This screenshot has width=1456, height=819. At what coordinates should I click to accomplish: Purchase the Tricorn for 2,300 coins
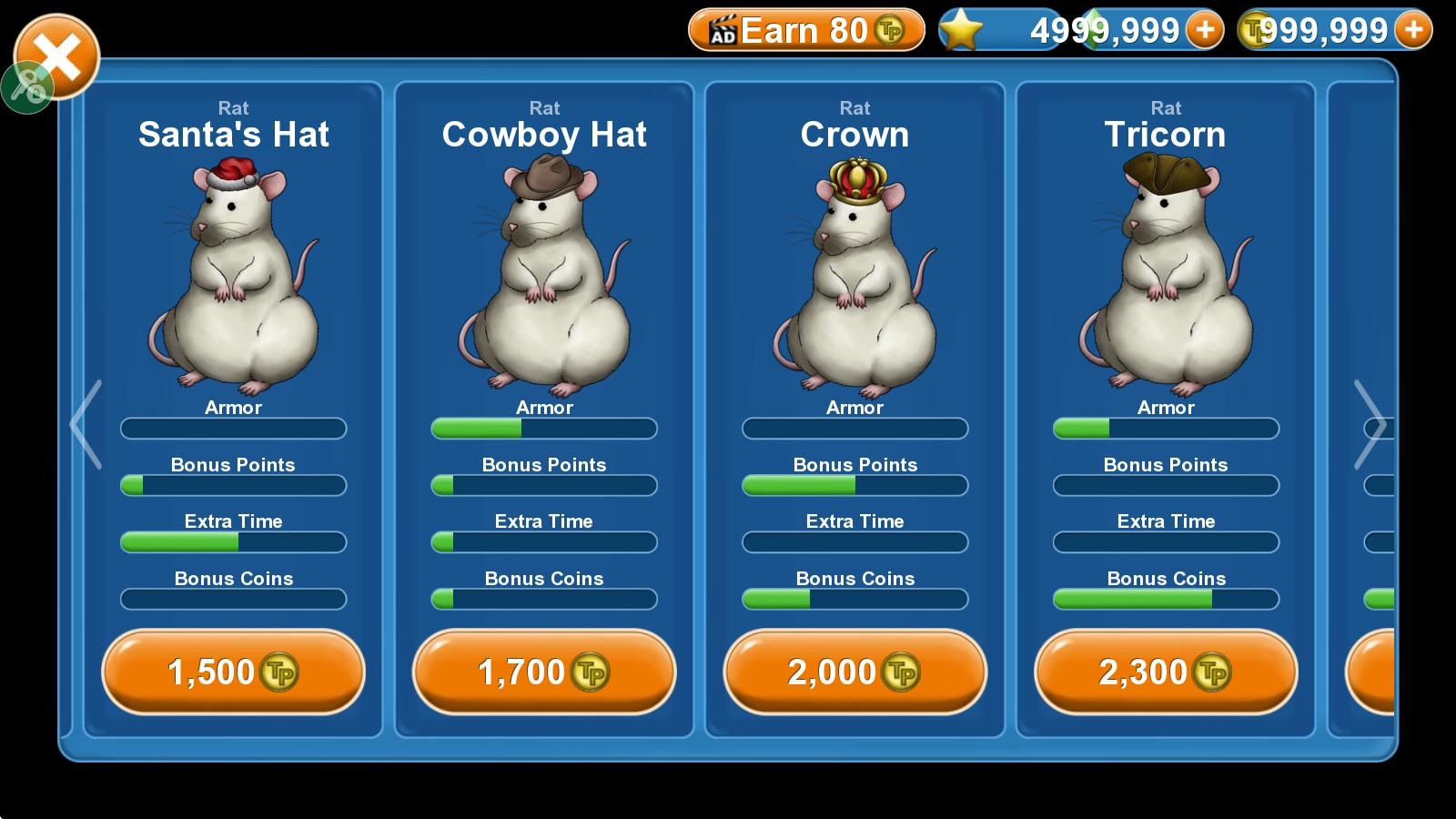tap(1166, 672)
